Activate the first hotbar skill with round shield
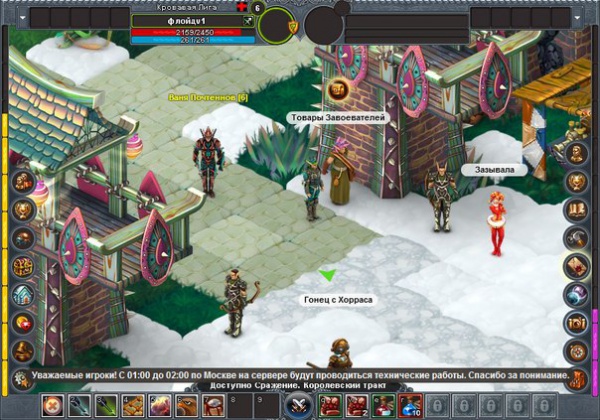Viewport: 600px width, 420px height. tap(52, 406)
